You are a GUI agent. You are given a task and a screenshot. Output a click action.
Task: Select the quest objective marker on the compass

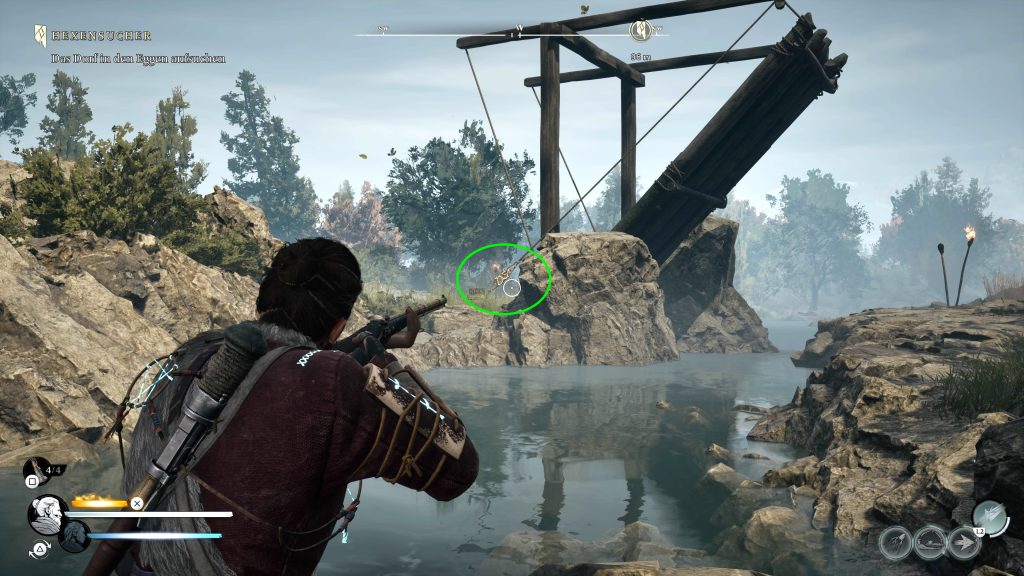point(641,29)
